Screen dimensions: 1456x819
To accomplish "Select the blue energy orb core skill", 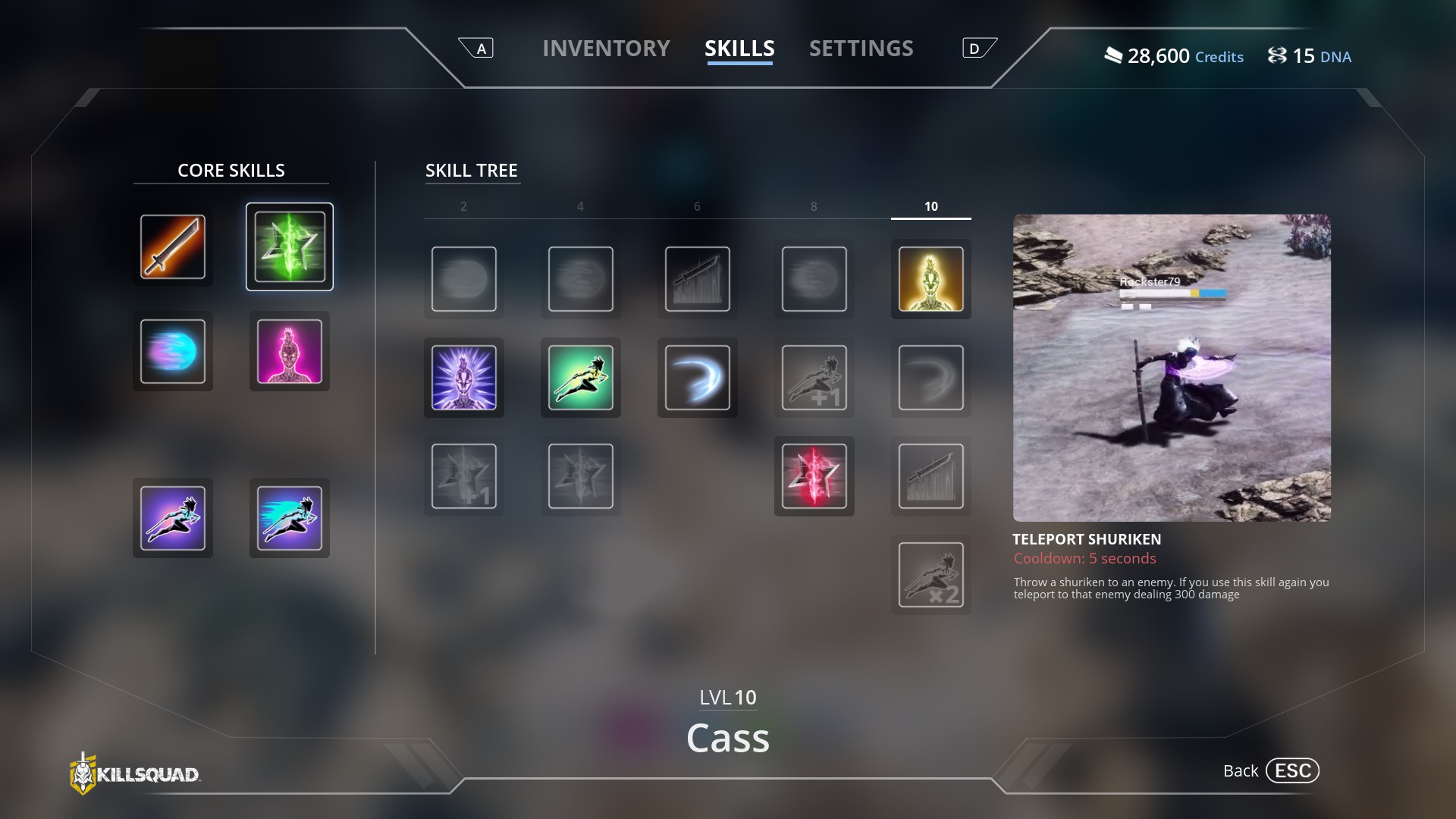I will pyautogui.click(x=173, y=351).
